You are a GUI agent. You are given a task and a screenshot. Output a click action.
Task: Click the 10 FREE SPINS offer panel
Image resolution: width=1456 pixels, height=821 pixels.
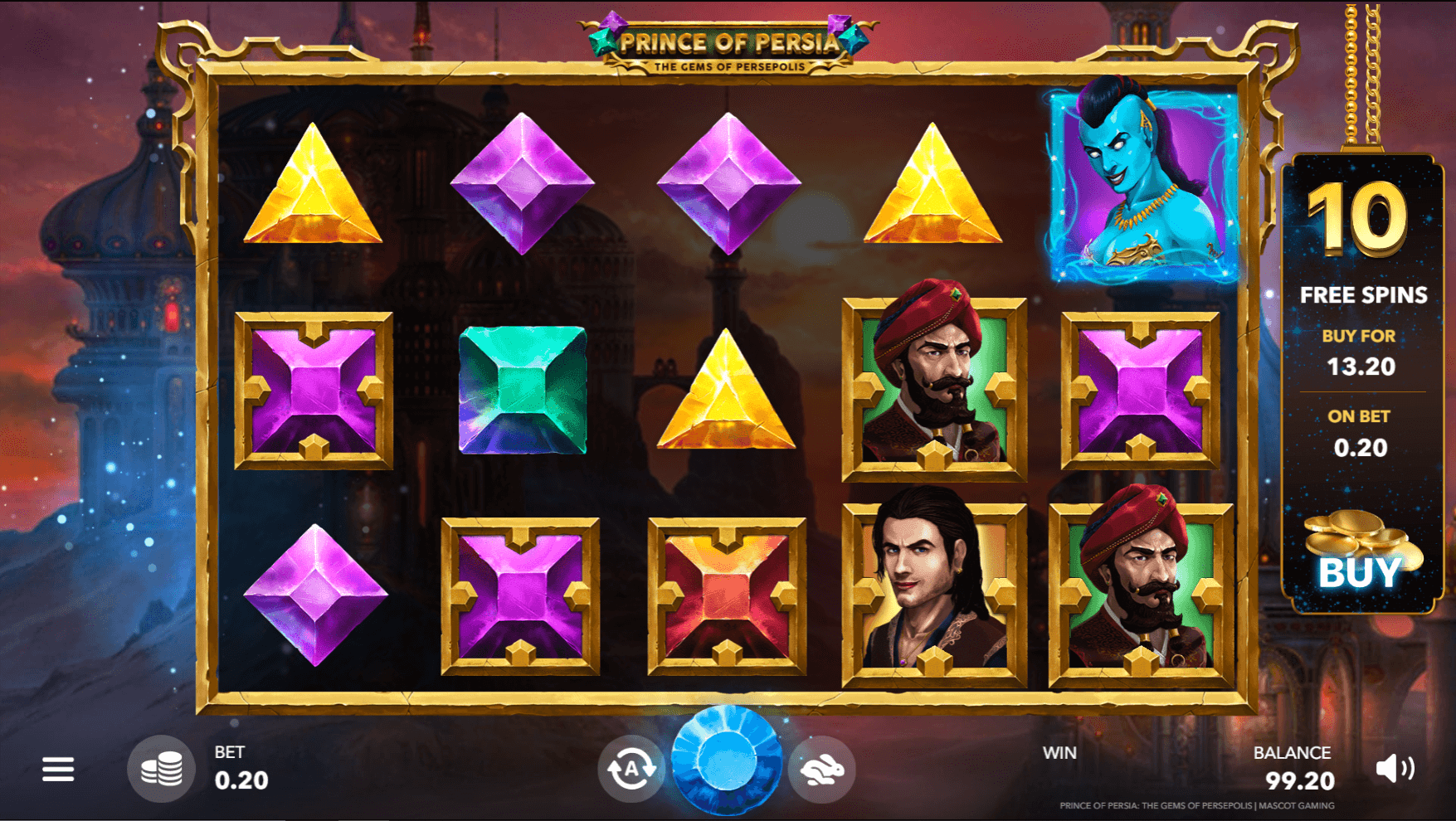coord(1361,249)
